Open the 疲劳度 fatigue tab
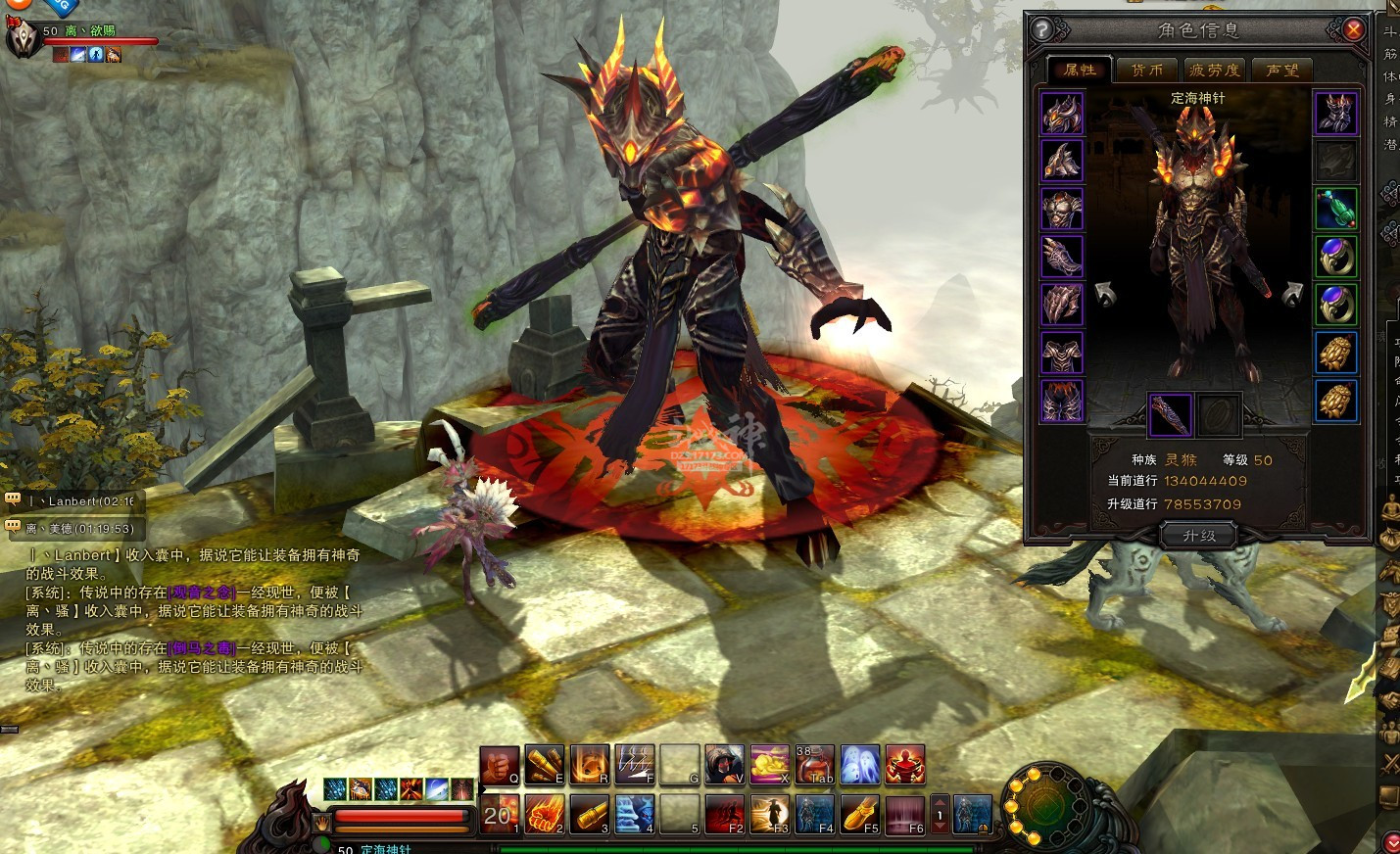The image size is (1400, 854). pyautogui.click(x=1214, y=70)
